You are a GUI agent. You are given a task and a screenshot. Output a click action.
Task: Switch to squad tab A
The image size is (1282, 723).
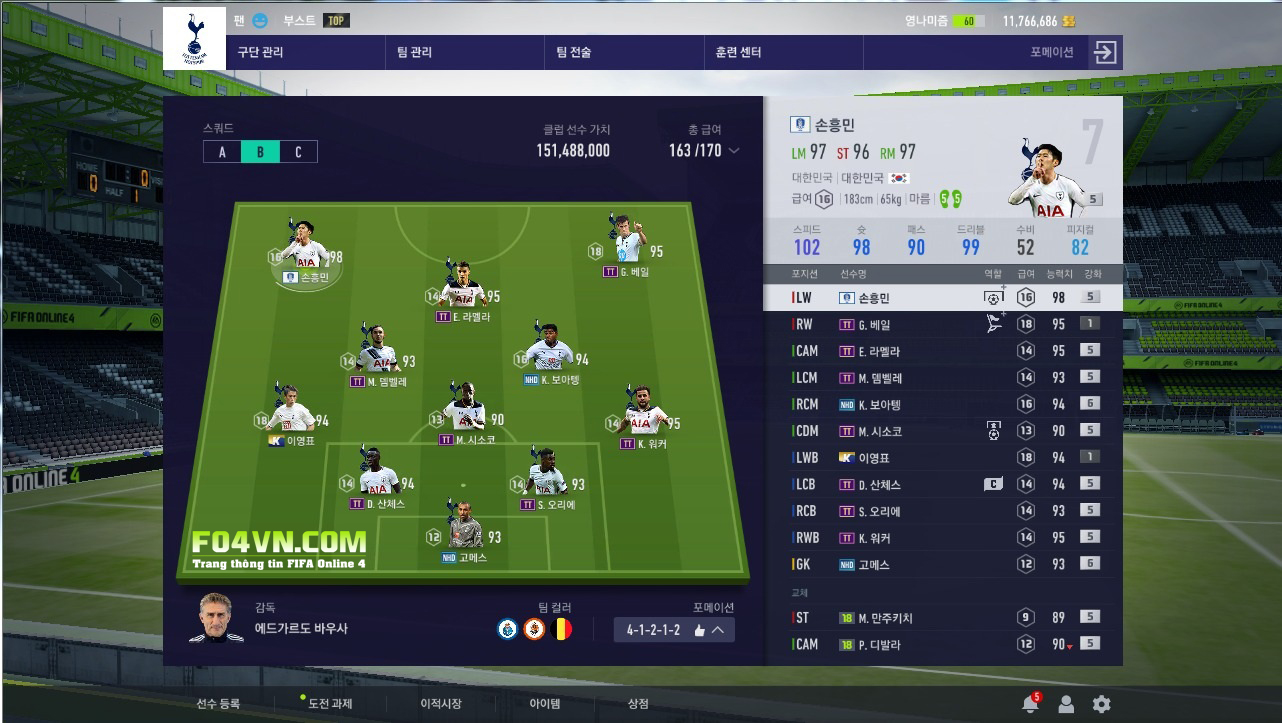coord(222,152)
